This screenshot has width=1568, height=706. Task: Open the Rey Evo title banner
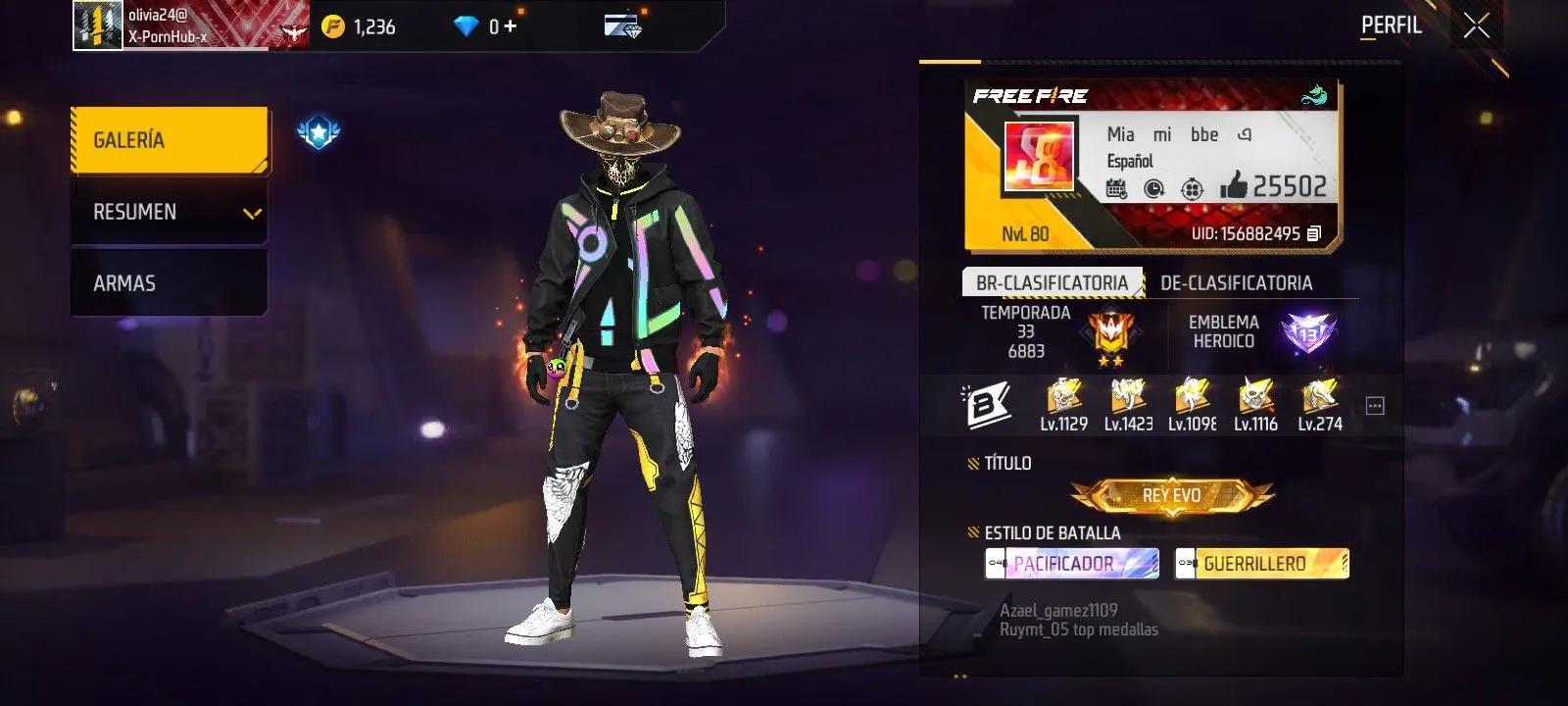pos(1171,495)
